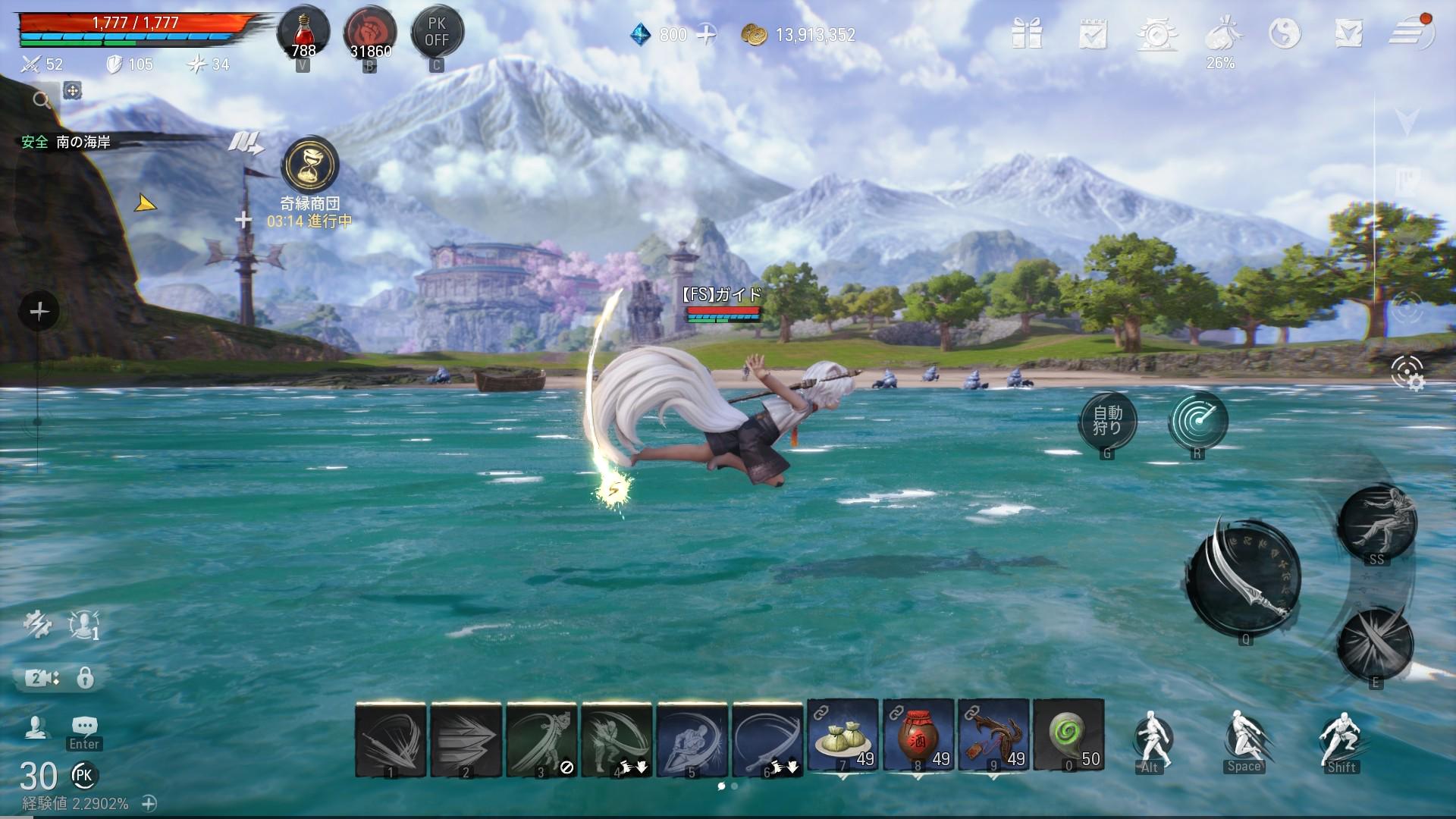The height and width of the screenshot is (819, 1456).
Task: Open the yin-yang menu icon
Action: (1285, 34)
